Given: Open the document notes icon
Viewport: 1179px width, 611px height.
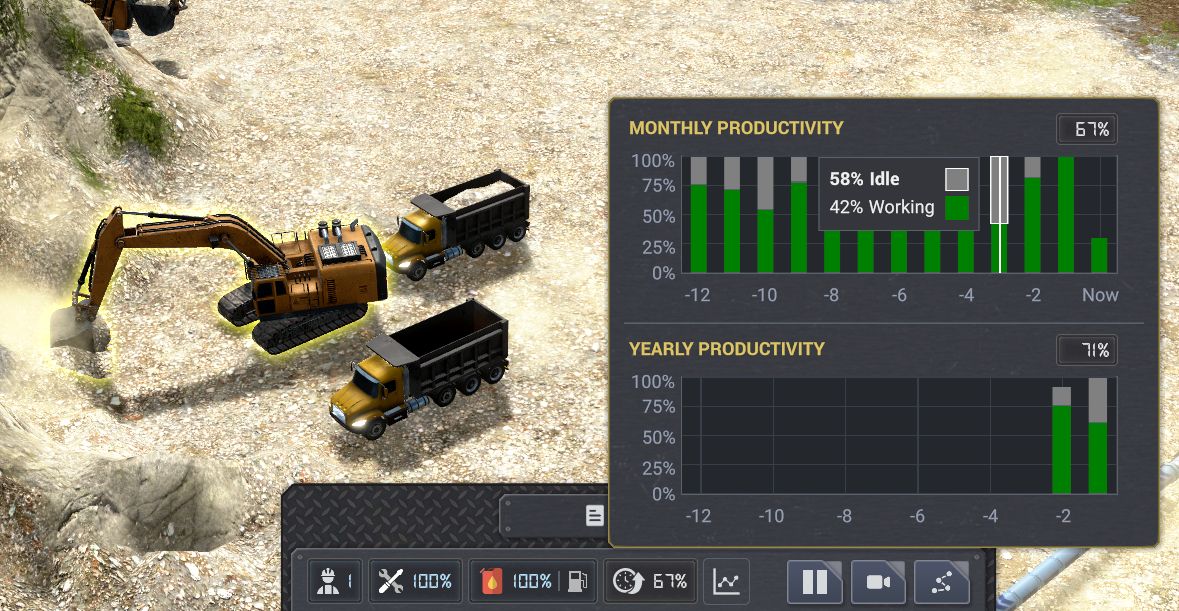Looking at the screenshot, I should pos(595,516).
